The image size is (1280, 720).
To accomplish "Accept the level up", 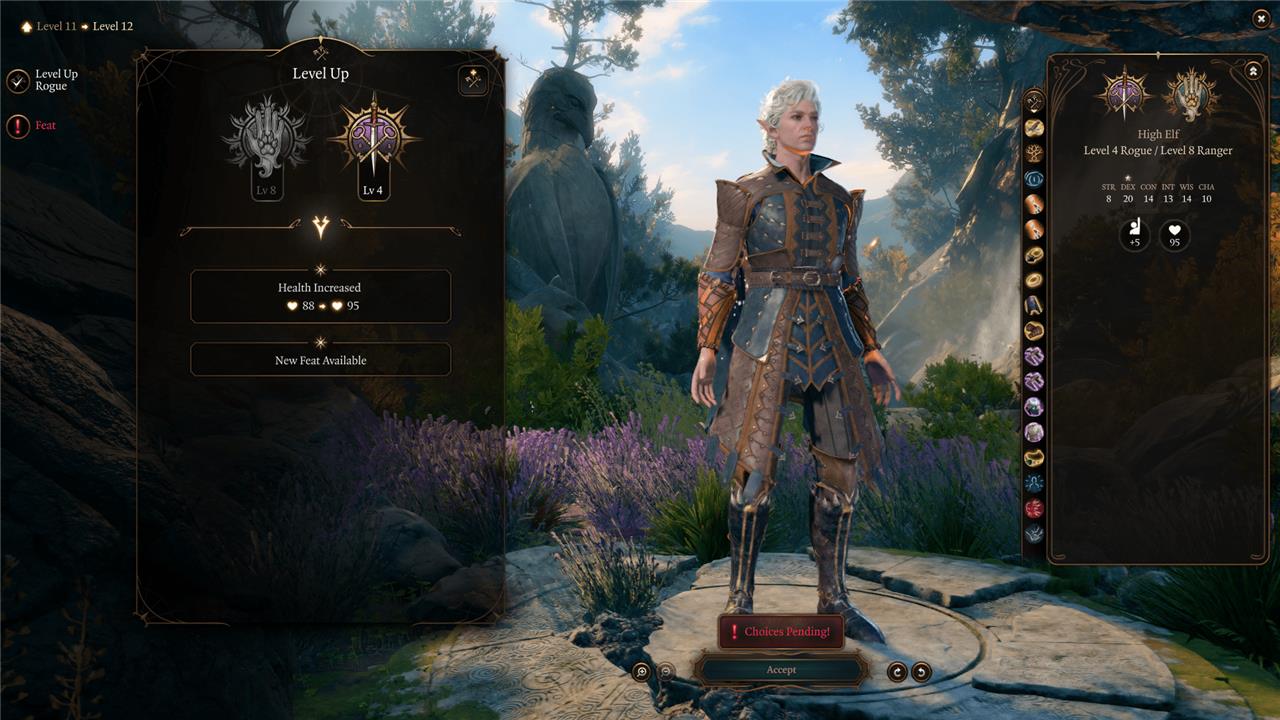I will pos(781,670).
